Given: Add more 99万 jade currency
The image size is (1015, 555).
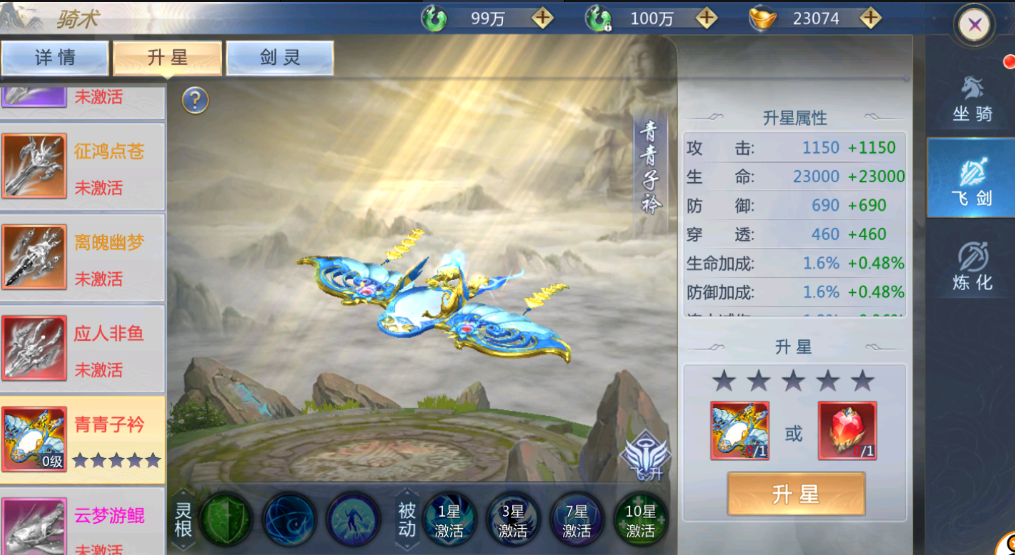Looking at the screenshot, I should pyautogui.click(x=541, y=18).
